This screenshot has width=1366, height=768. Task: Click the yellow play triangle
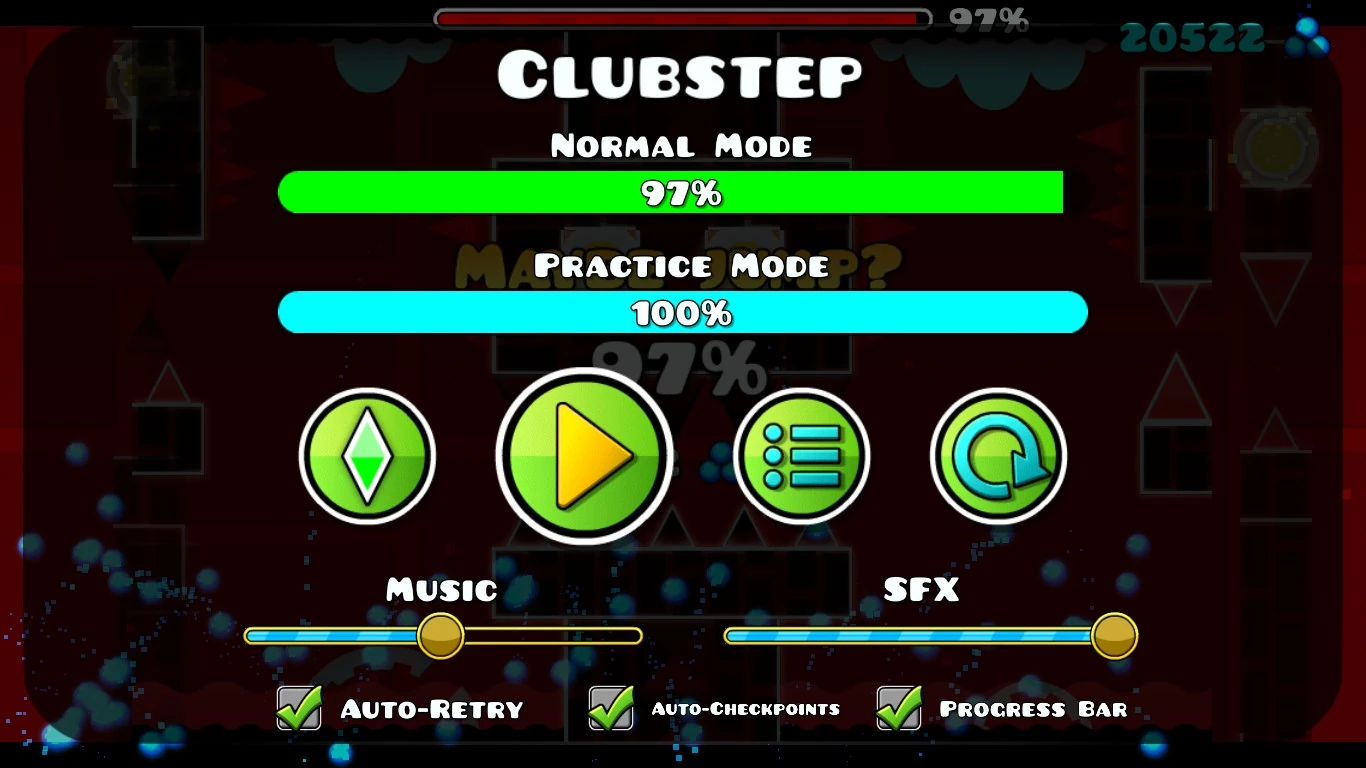(x=590, y=456)
